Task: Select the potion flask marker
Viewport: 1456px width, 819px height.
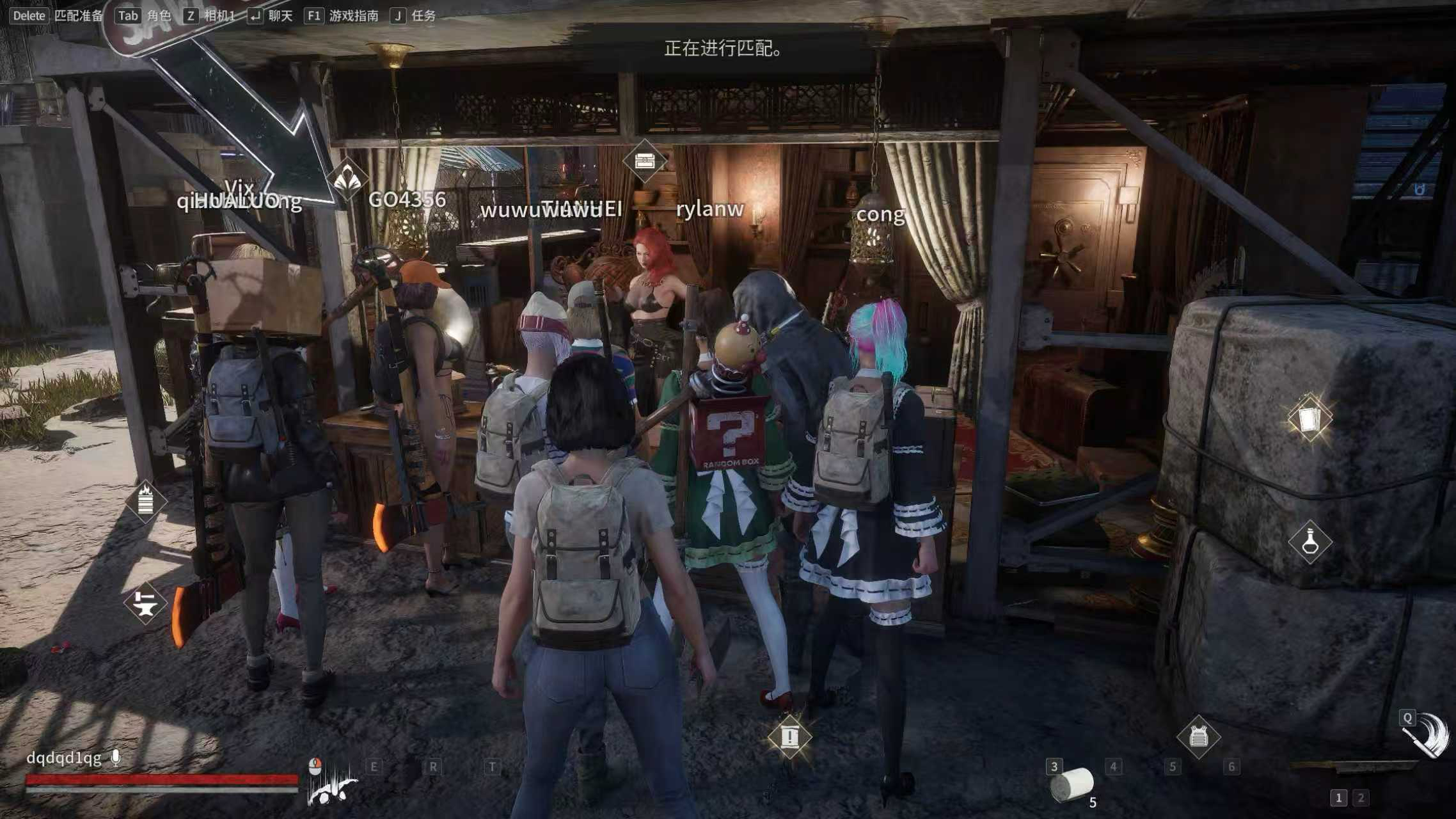Action: 1310,542
